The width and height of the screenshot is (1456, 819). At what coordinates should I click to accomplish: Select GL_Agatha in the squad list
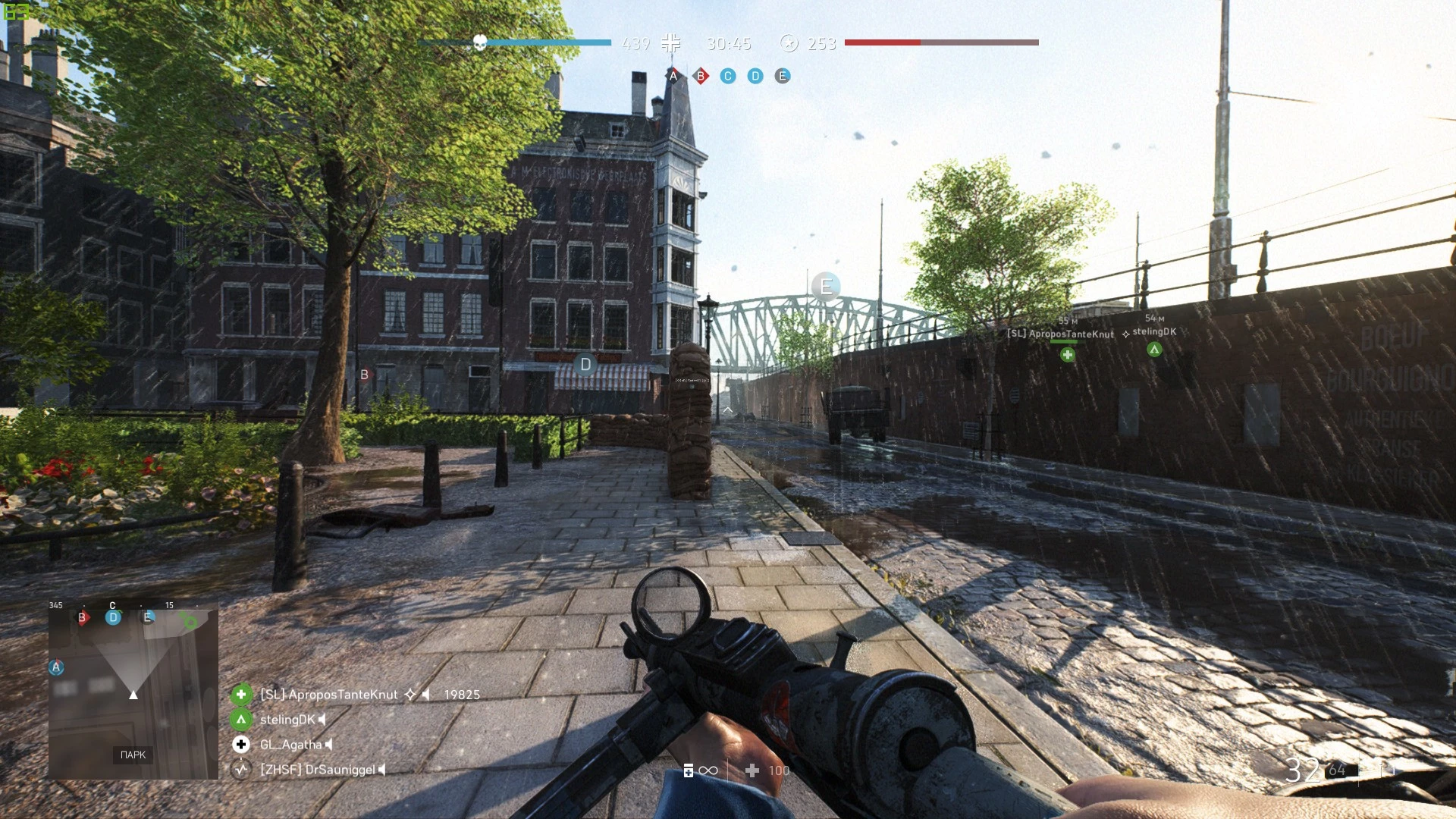pyautogui.click(x=290, y=745)
